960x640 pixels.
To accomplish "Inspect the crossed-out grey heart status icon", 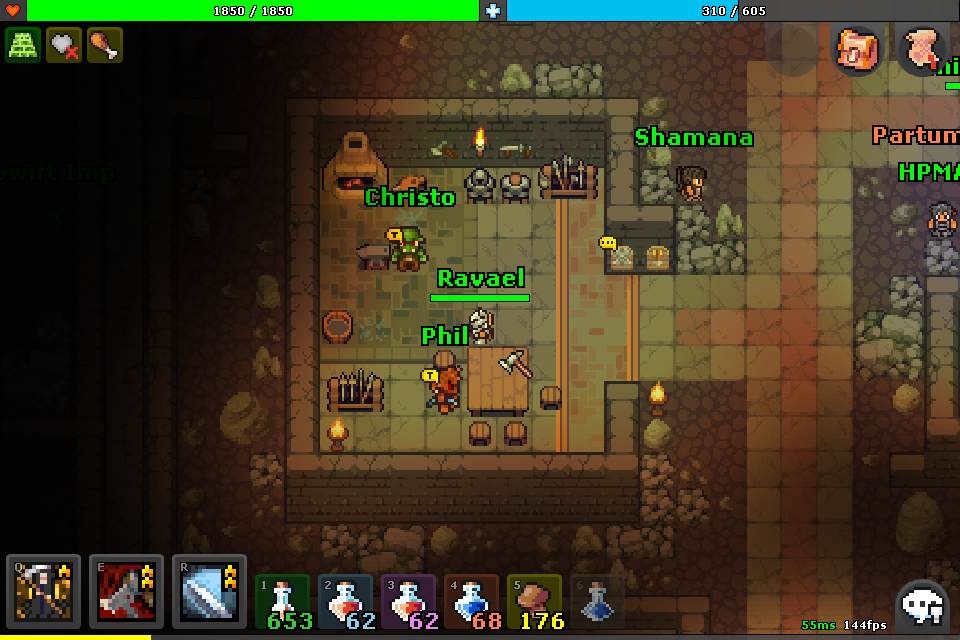I will 64,45.
